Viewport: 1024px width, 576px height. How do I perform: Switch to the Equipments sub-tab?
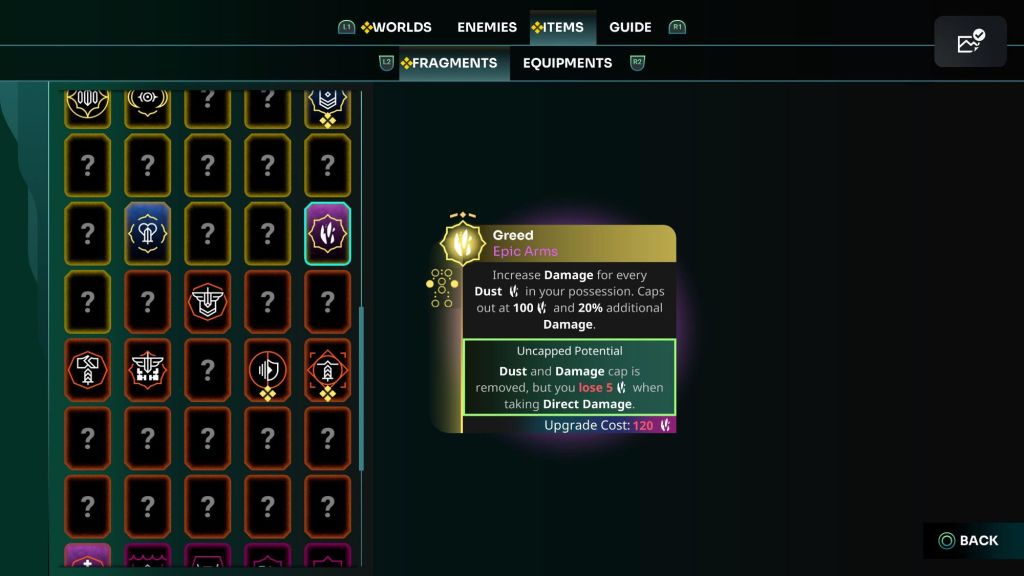pos(567,63)
